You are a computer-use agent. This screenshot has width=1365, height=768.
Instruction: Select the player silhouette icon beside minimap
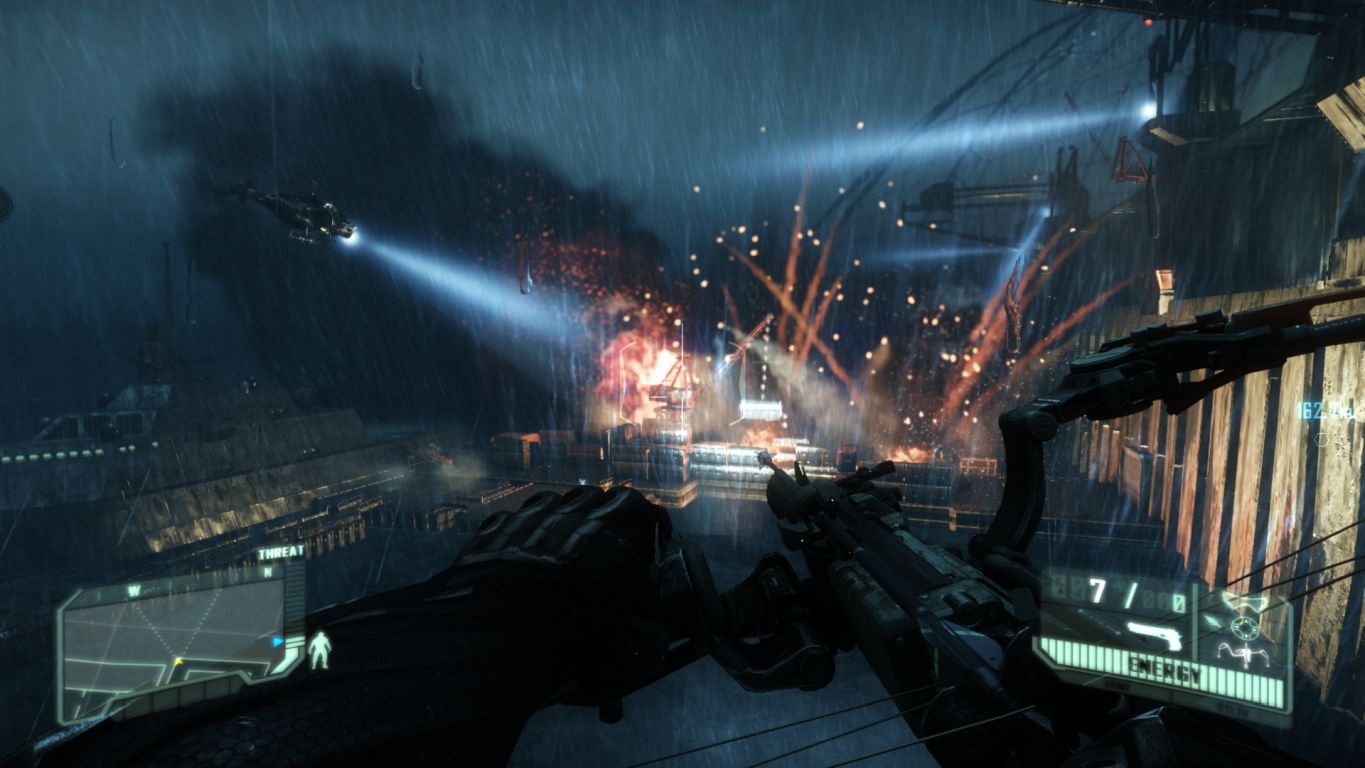point(320,651)
